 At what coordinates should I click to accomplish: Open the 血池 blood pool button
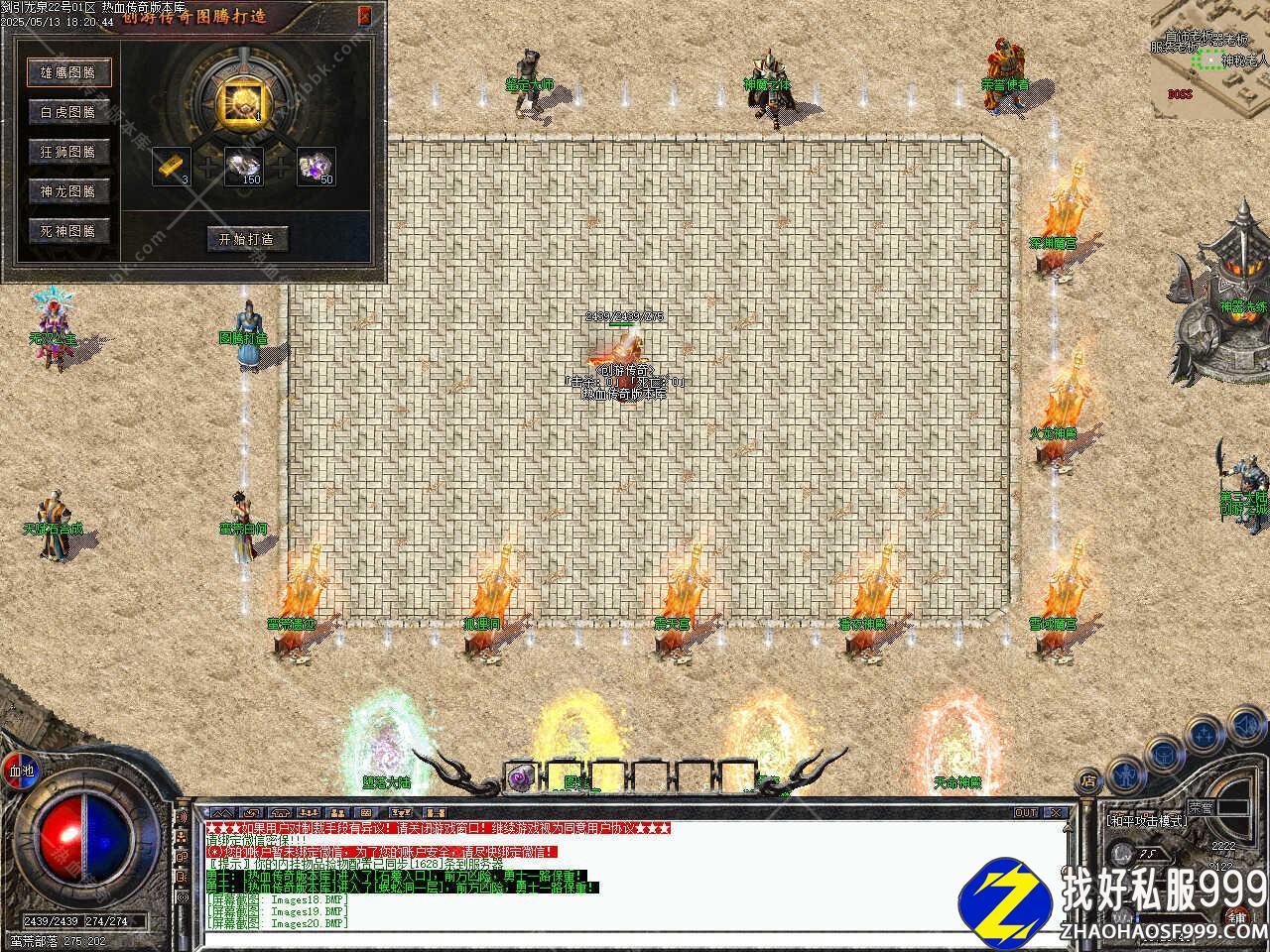[21, 770]
